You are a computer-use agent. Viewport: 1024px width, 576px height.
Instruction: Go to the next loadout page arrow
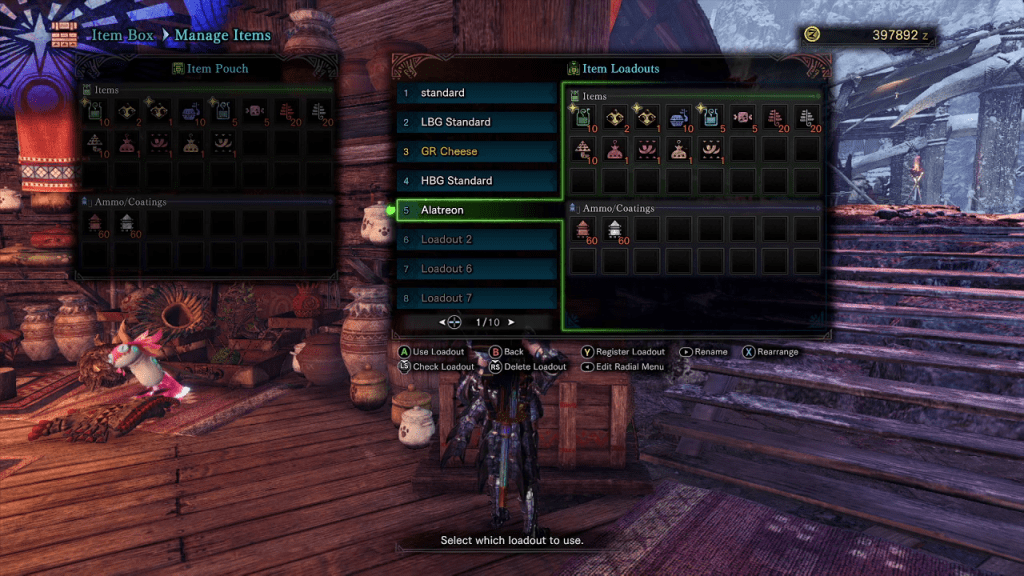pyautogui.click(x=511, y=322)
